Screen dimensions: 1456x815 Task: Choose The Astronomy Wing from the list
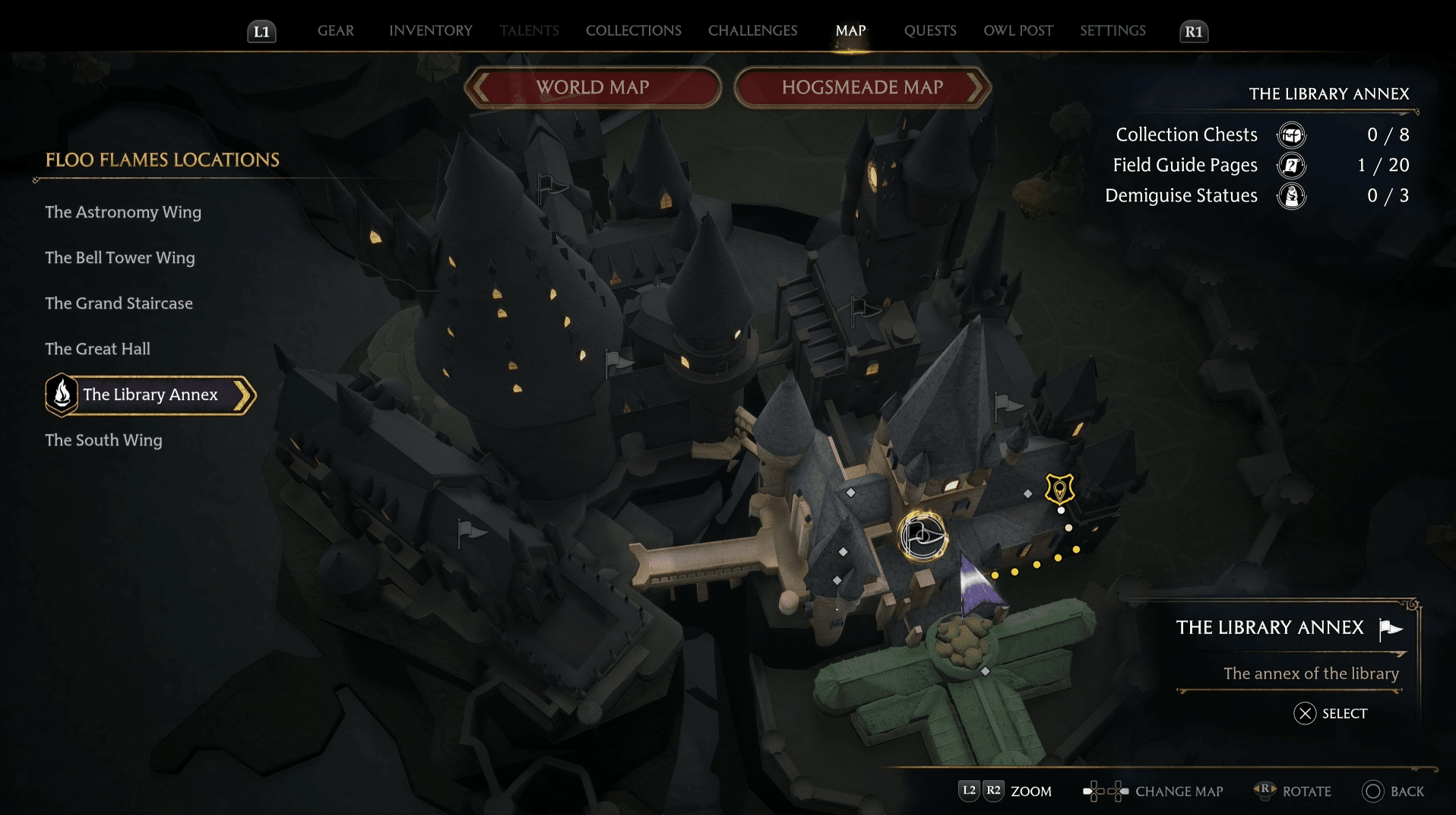123,212
